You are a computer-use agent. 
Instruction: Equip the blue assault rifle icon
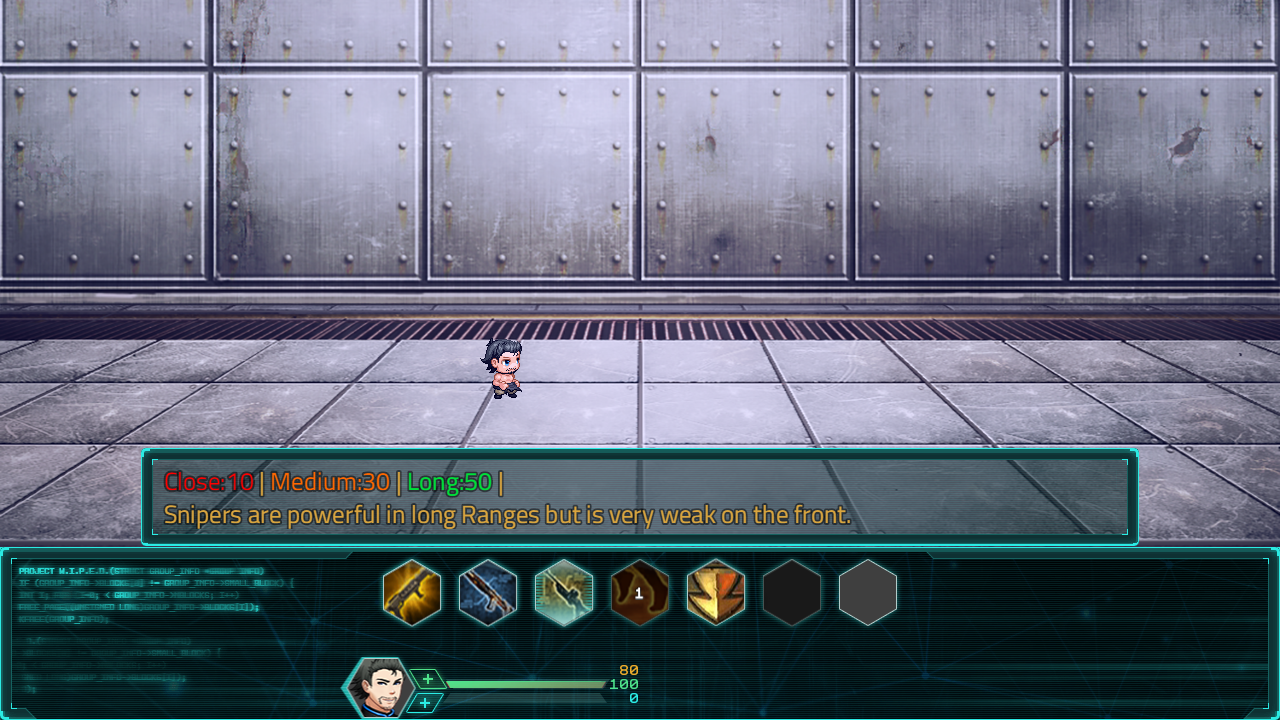click(x=489, y=593)
